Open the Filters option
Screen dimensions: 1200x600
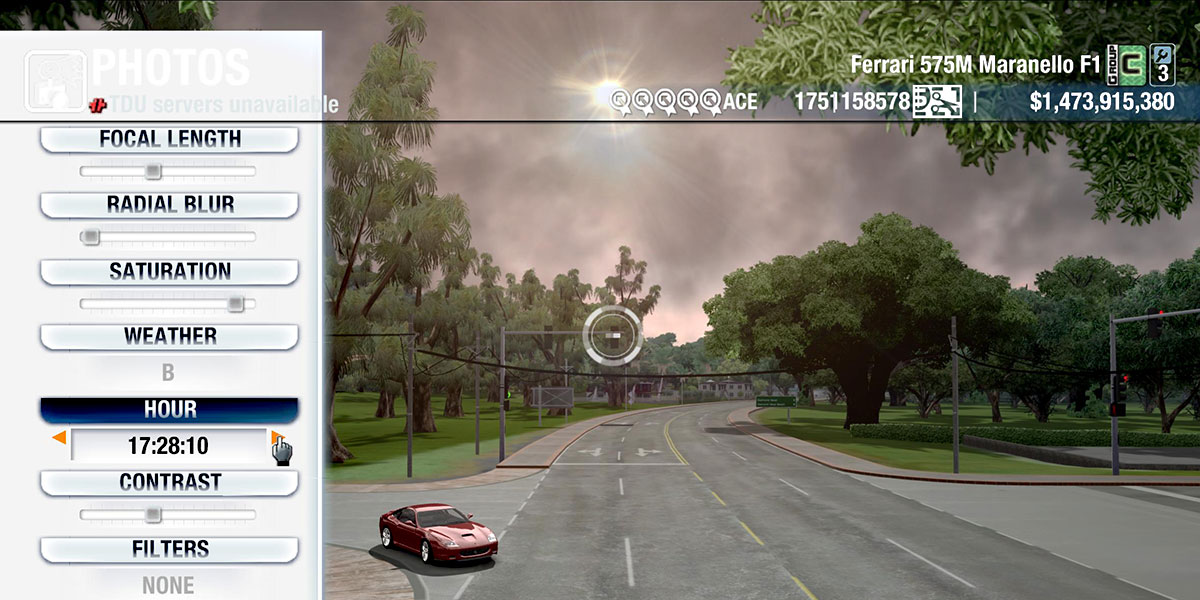(169, 549)
